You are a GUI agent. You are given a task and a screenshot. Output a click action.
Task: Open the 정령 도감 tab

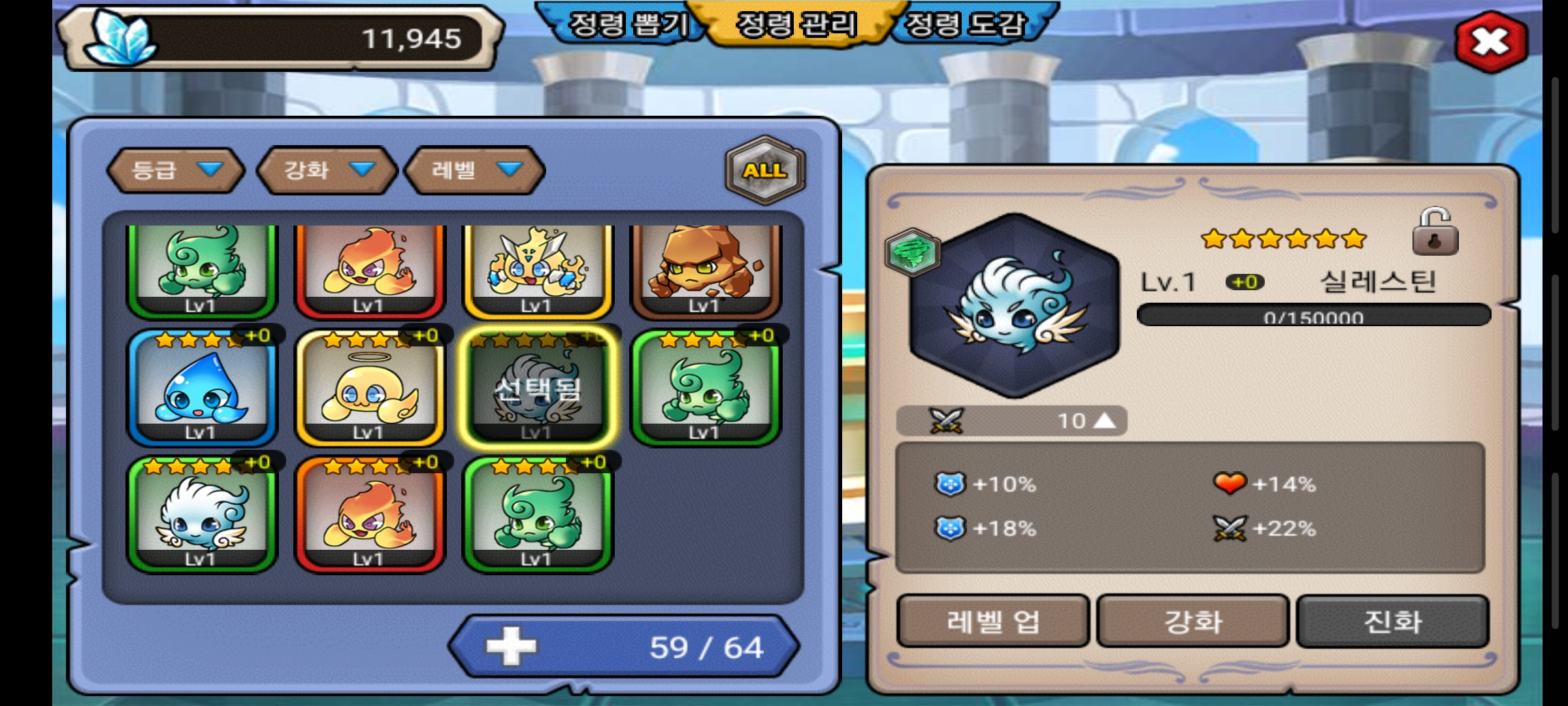965,25
